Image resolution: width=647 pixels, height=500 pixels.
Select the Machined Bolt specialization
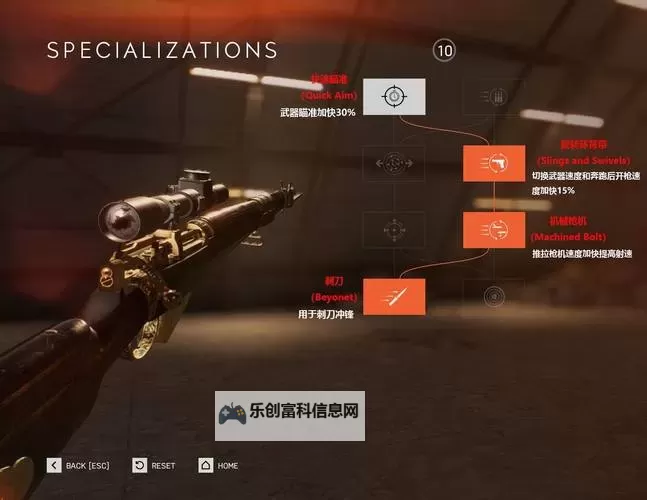(494, 229)
